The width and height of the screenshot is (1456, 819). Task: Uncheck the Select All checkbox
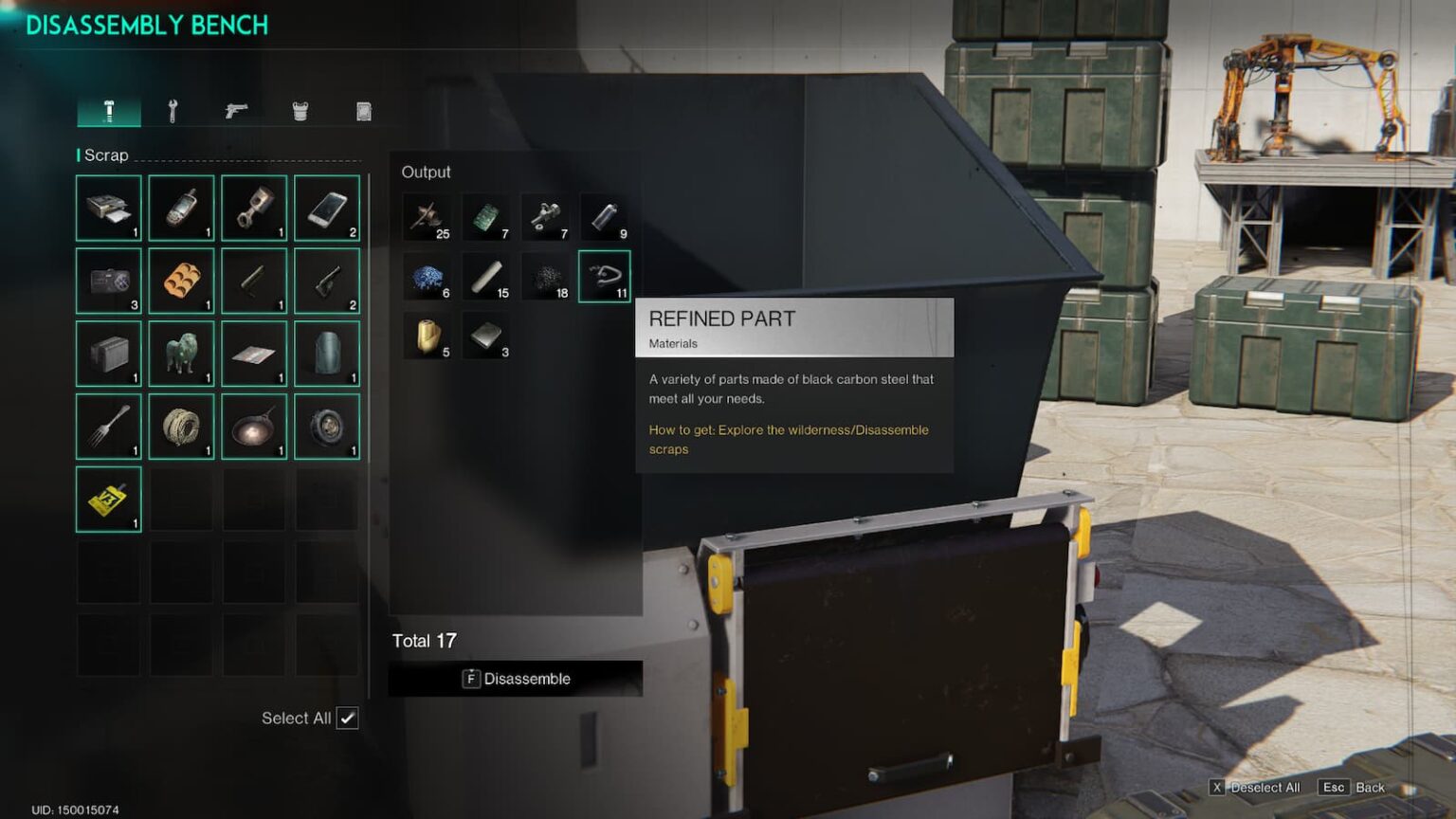coord(349,719)
